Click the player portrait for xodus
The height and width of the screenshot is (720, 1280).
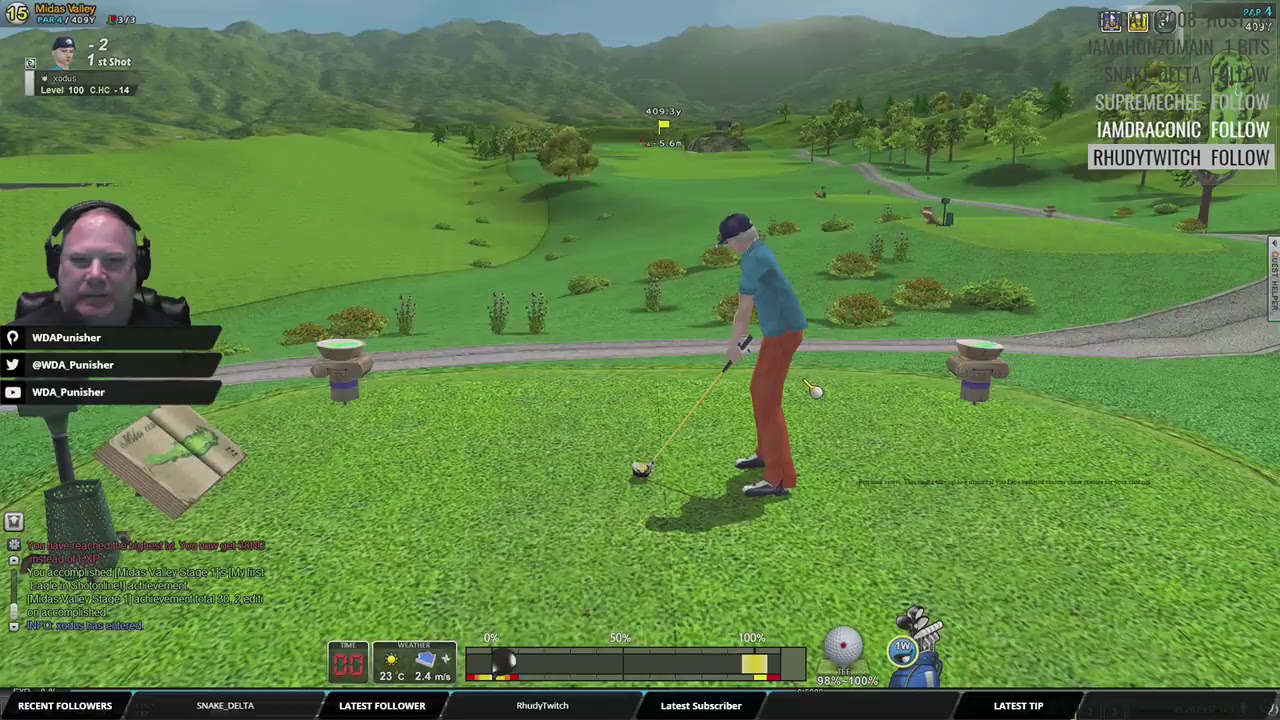click(64, 53)
